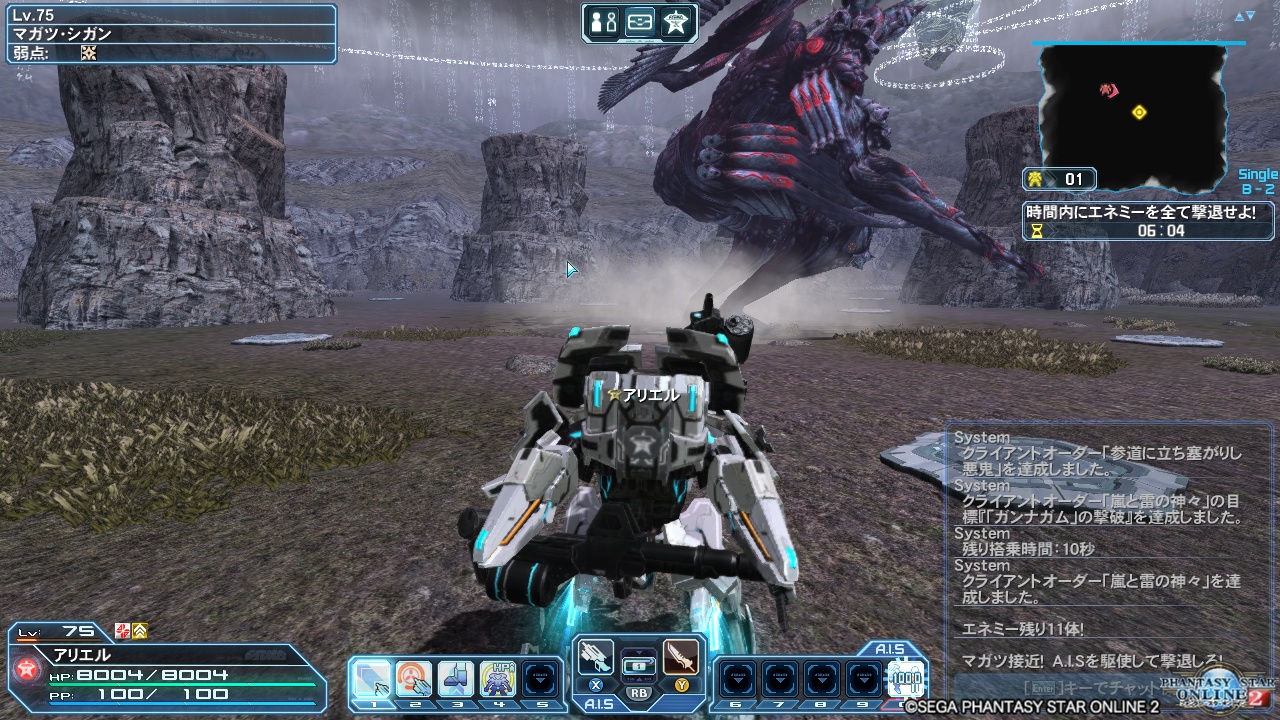Switch to the inventory tab at top center
The width and height of the screenshot is (1280, 720).
point(640,22)
